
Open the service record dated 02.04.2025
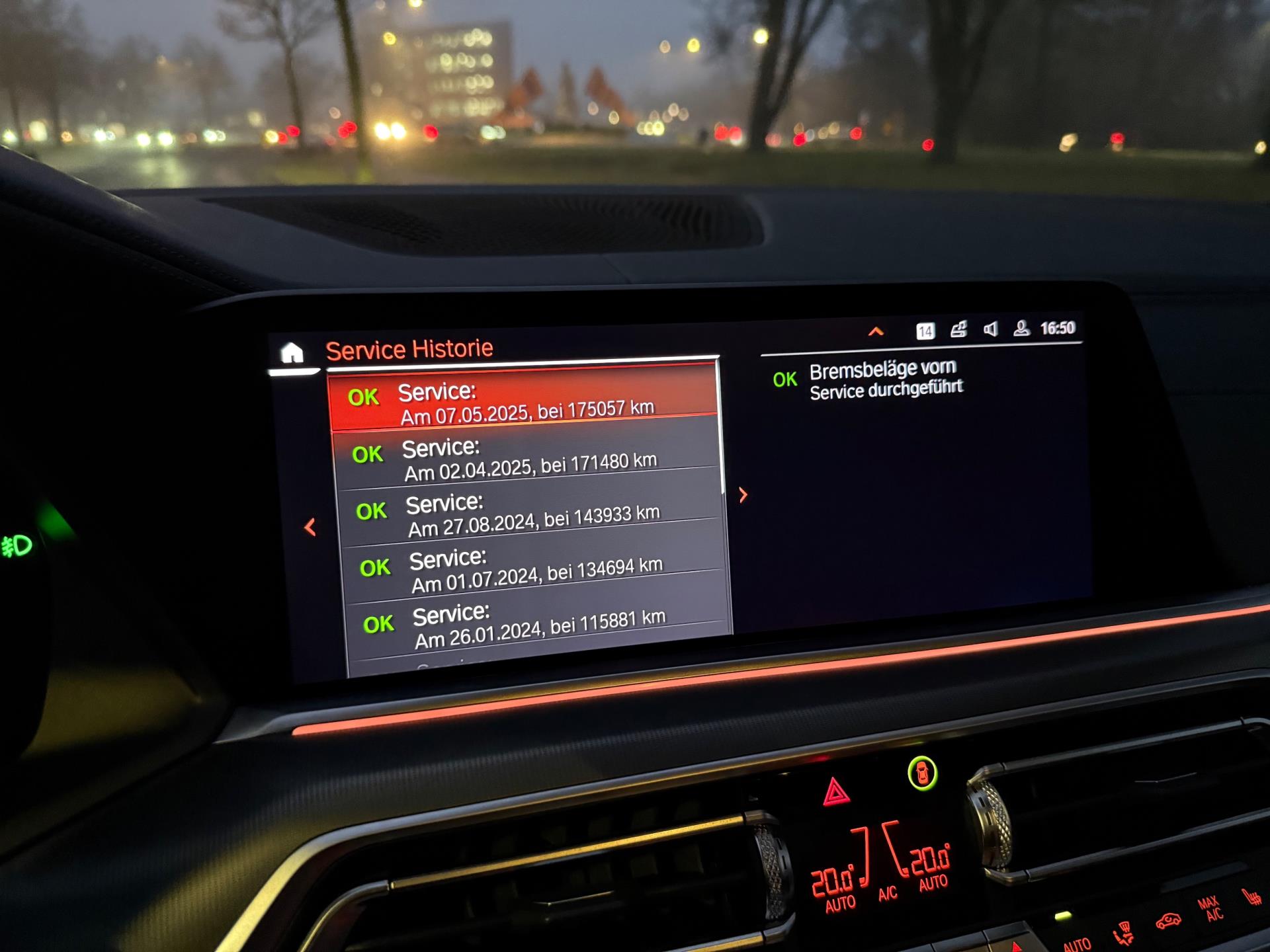click(526, 457)
